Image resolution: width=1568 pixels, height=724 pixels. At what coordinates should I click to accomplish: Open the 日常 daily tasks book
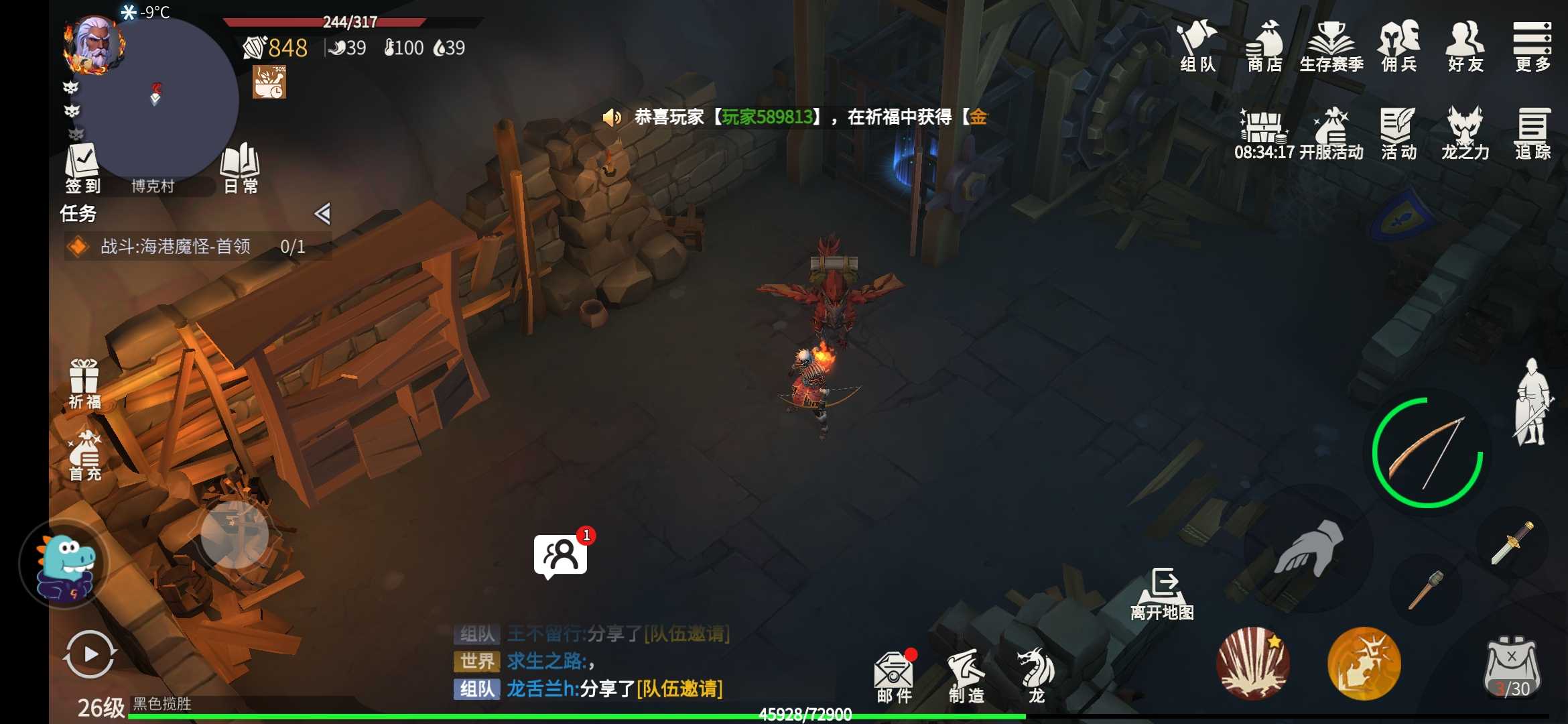[x=241, y=168]
